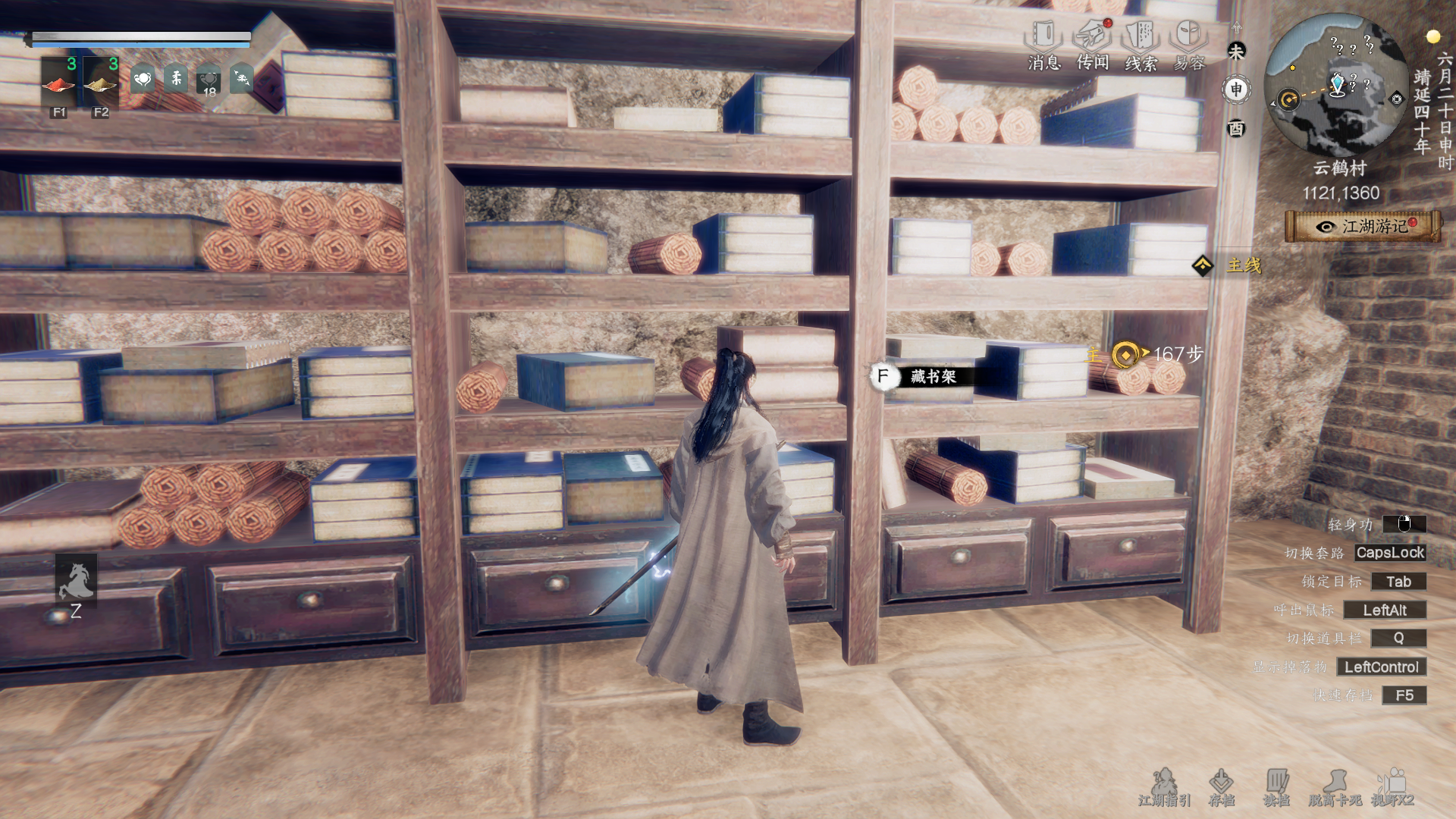Image resolution: width=1456 pixels, height=819 pixels.
Task: Open the 易容 disguise menu
Action: [x=1188, y=45]
